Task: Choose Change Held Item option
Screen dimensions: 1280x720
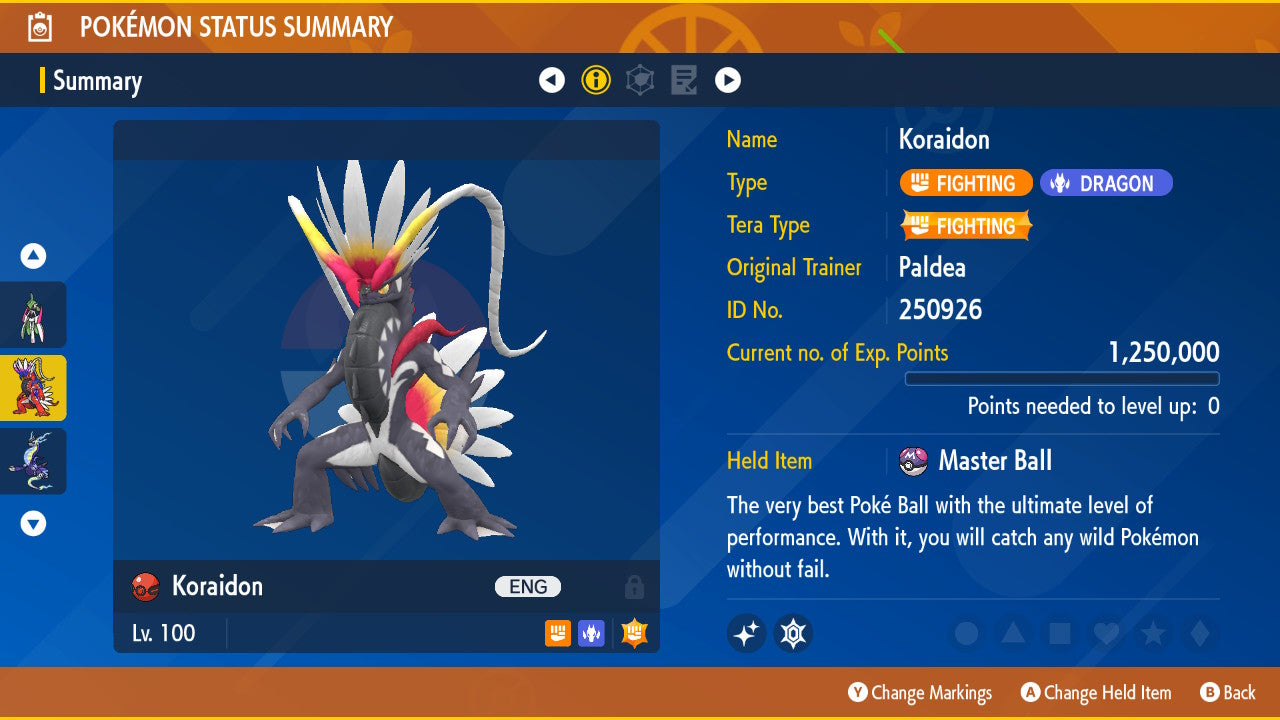Action: tap(1096, 692)
